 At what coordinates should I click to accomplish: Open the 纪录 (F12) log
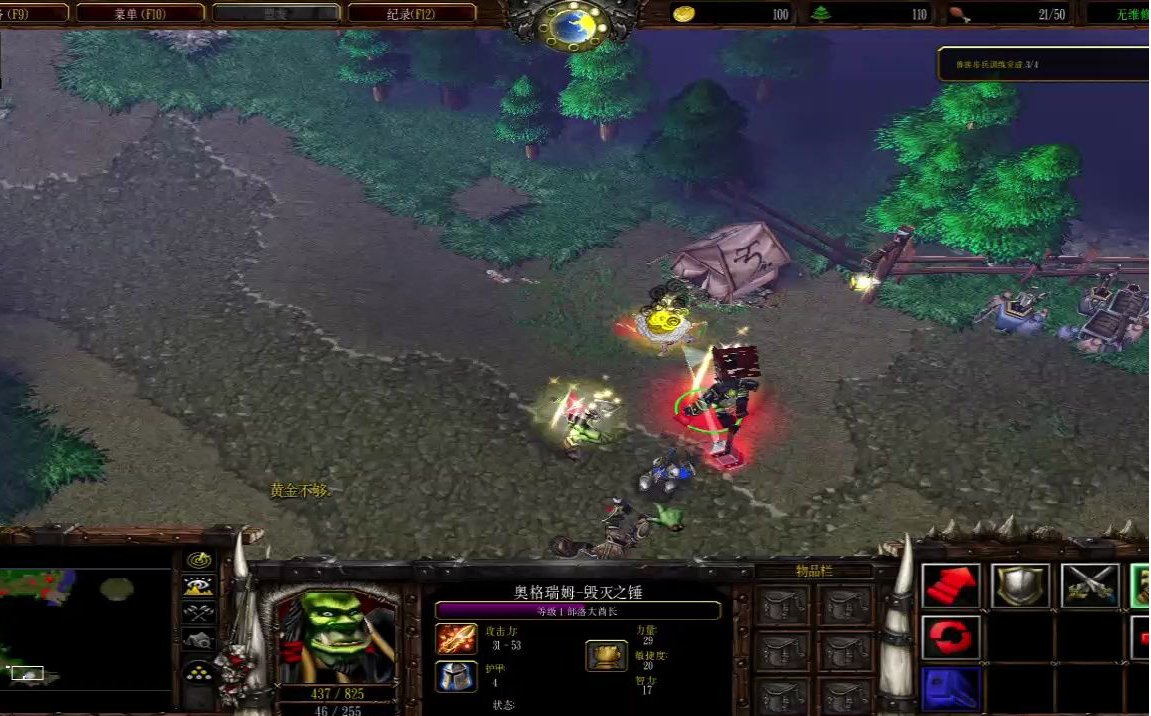[x=412, y=14]
